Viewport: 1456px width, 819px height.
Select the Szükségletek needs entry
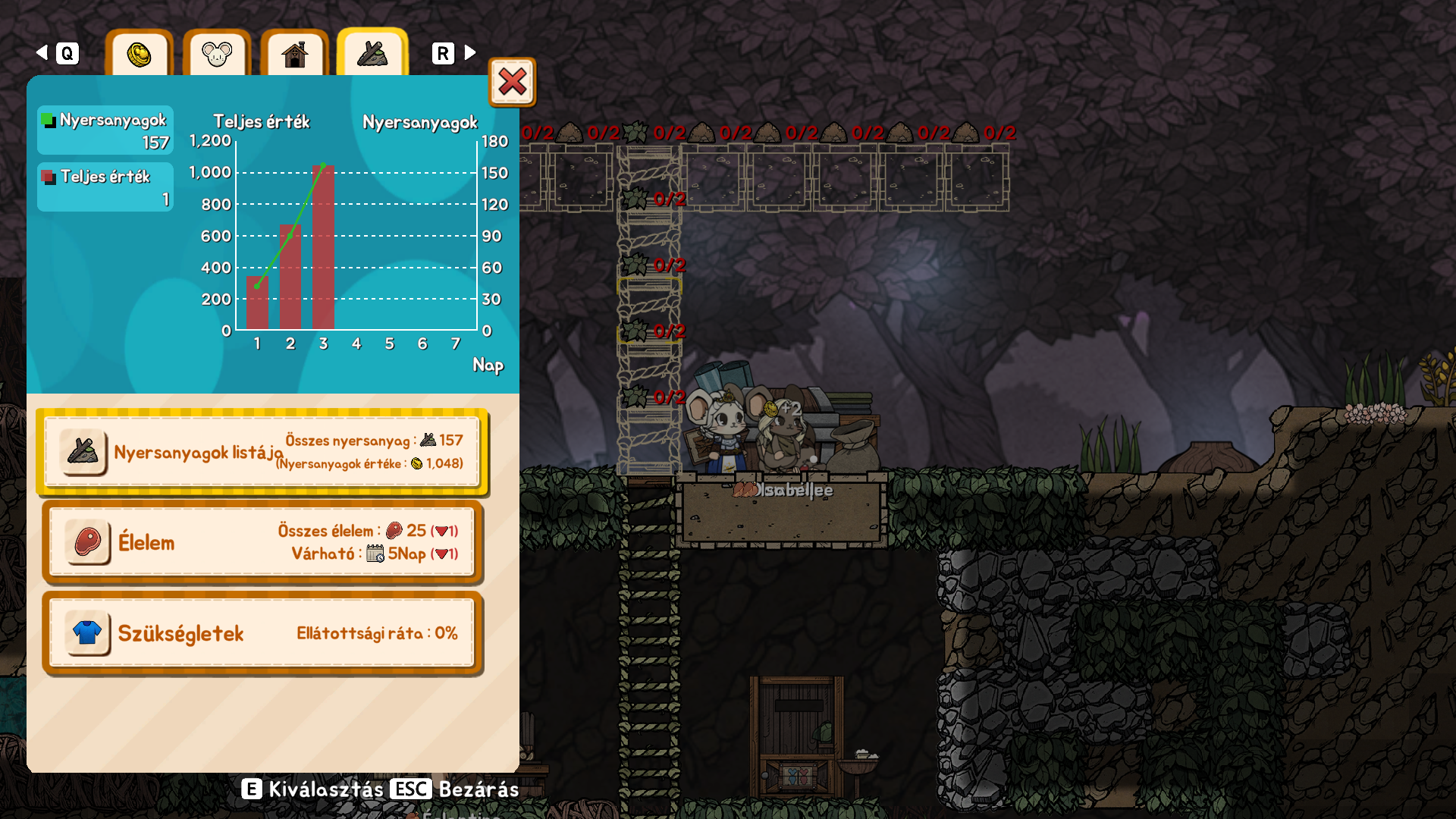(x=262, y=633)
